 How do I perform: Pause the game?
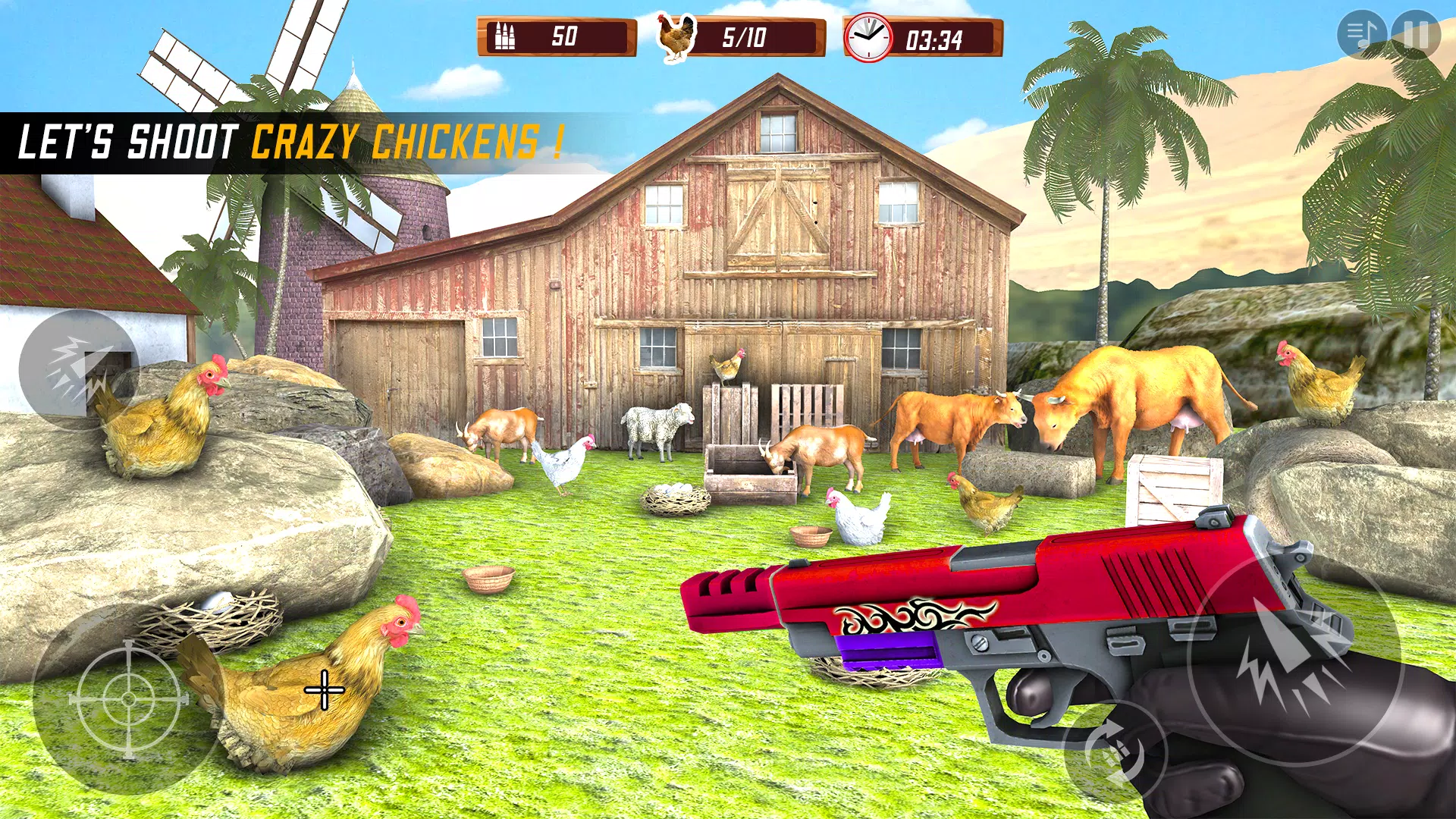1416,35
